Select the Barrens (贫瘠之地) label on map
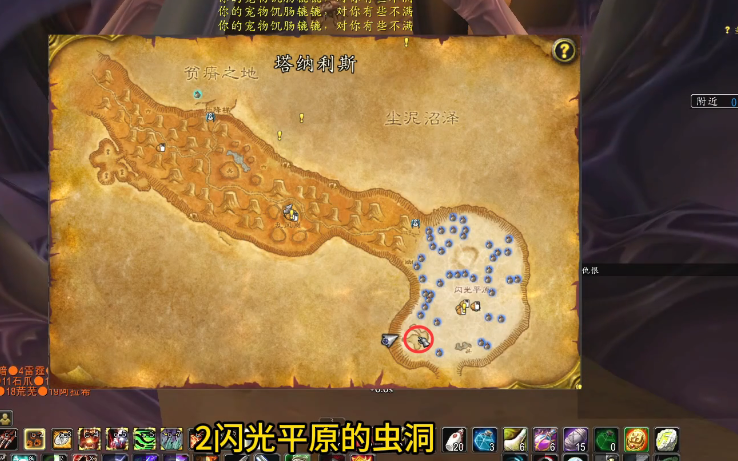 click(x=221, y=73)
